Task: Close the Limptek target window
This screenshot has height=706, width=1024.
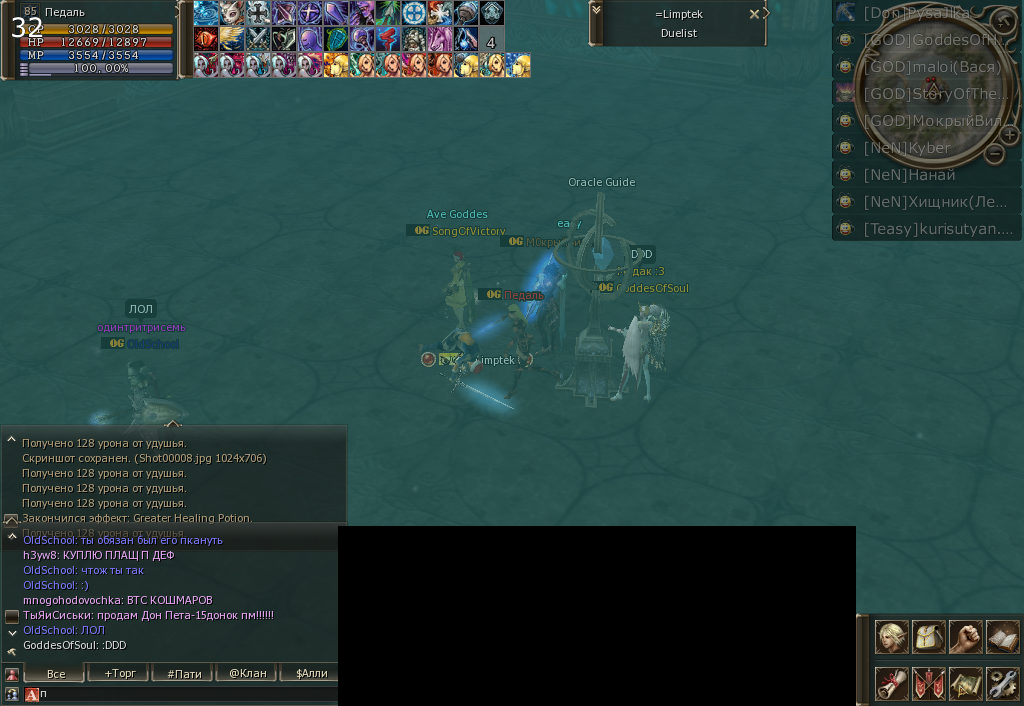Action: 754,14
